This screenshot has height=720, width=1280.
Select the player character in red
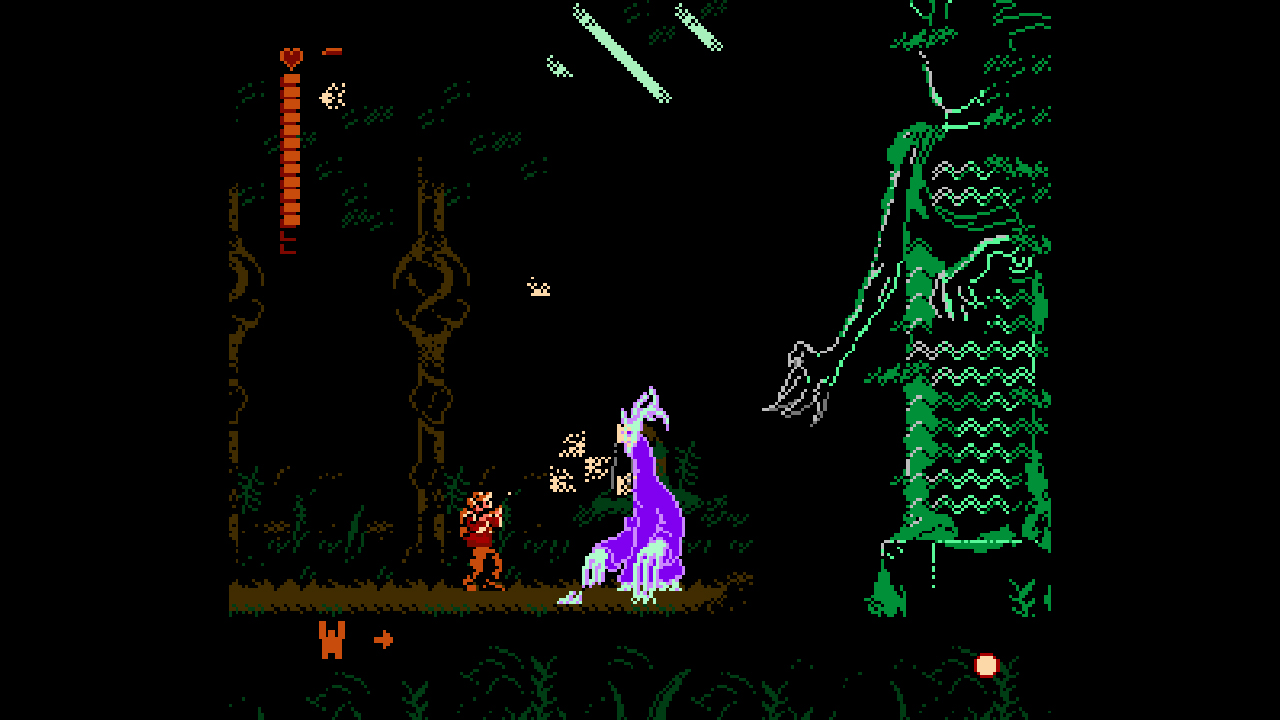click(x=483, y=530)
